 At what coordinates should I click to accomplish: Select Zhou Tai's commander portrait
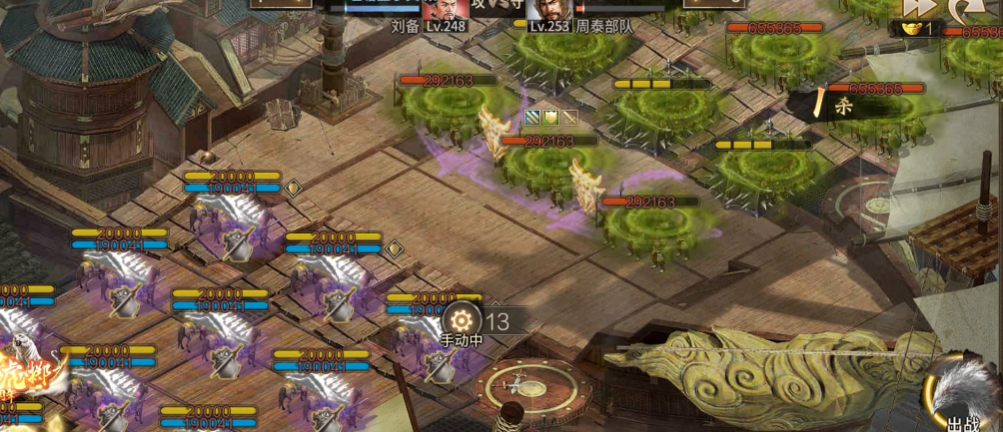(549, 12)
